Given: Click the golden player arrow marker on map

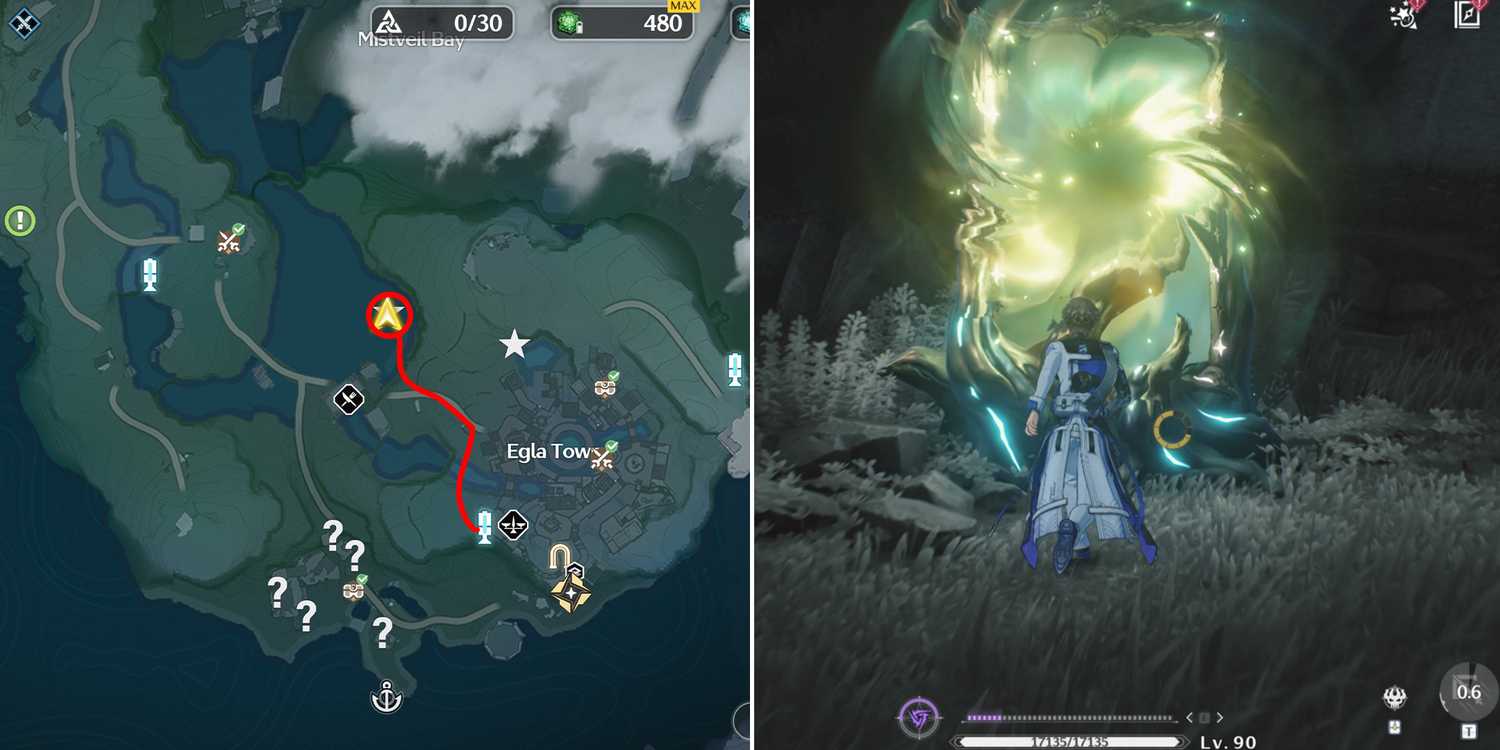Looking at the screenshot, I should pos(389,315).
